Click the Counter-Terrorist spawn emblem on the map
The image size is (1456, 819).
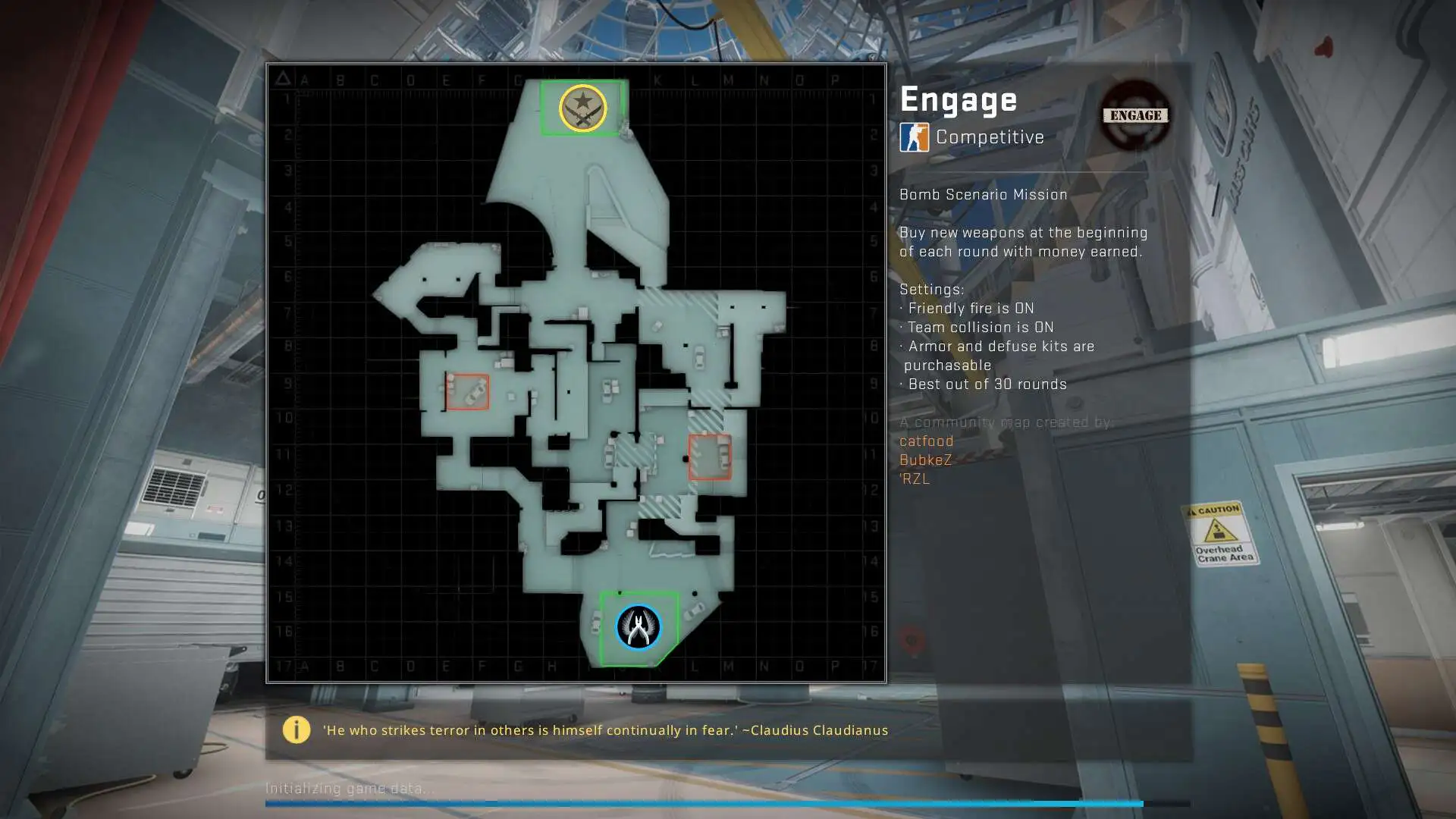[638, 627]
